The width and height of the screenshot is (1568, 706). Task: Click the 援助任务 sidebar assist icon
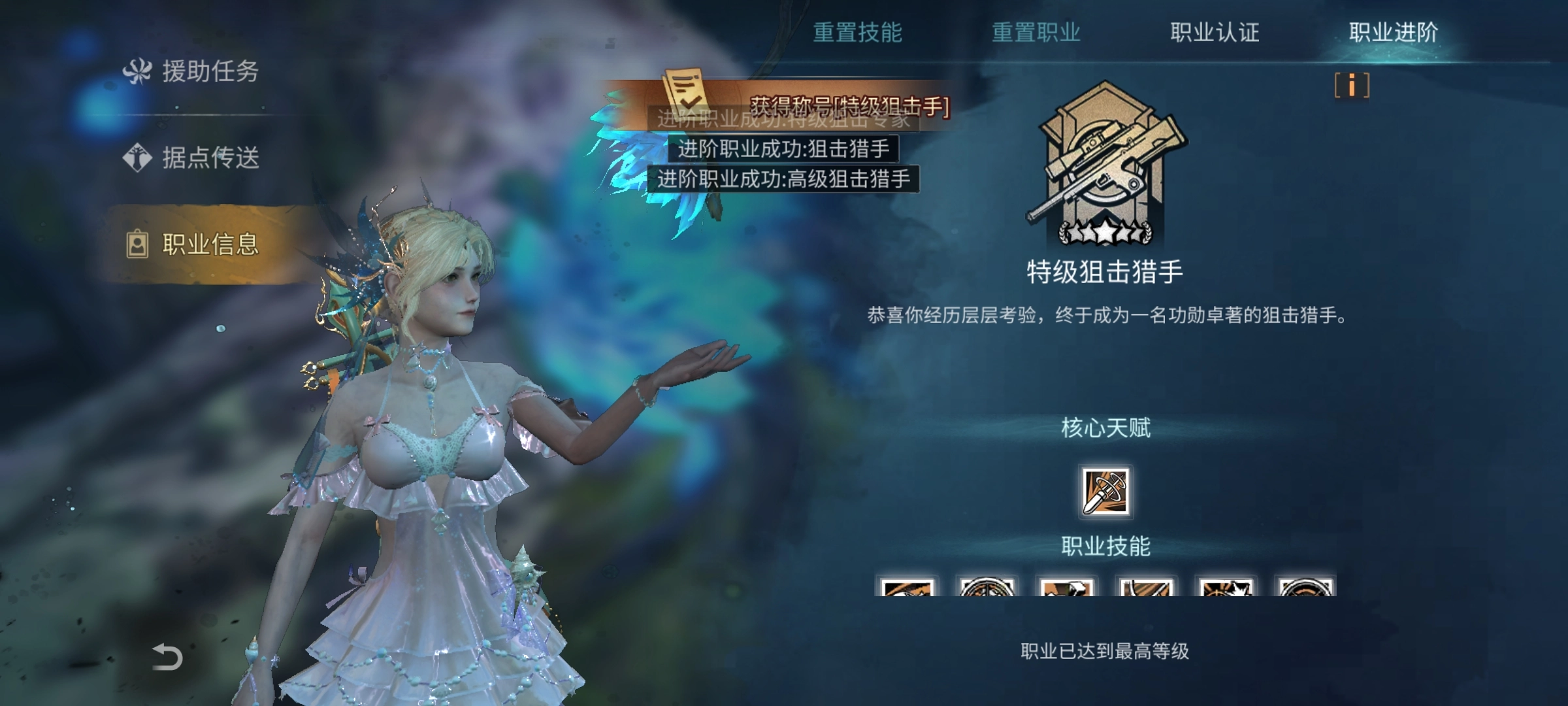139,71
